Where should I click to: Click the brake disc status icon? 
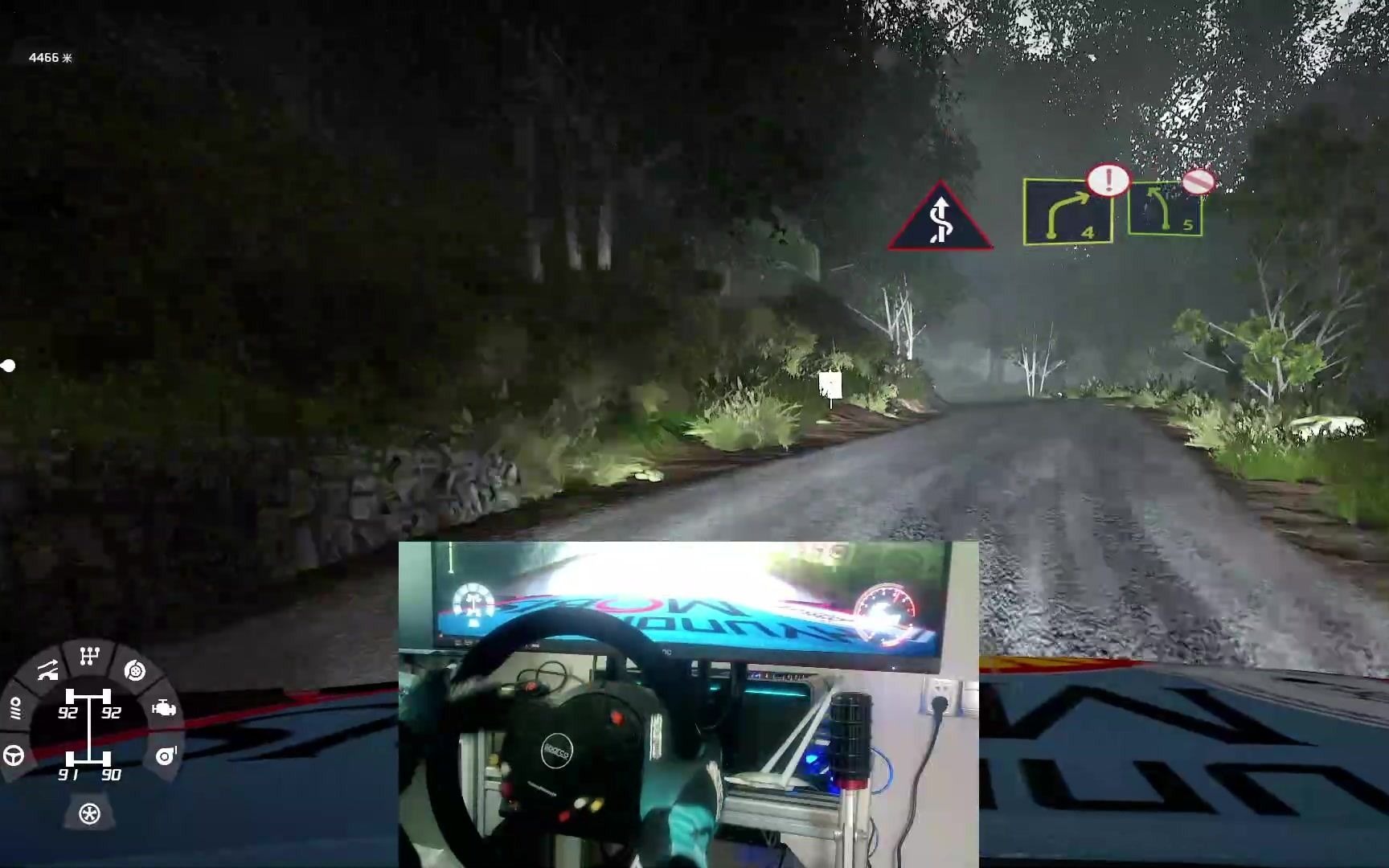point(134,671)
